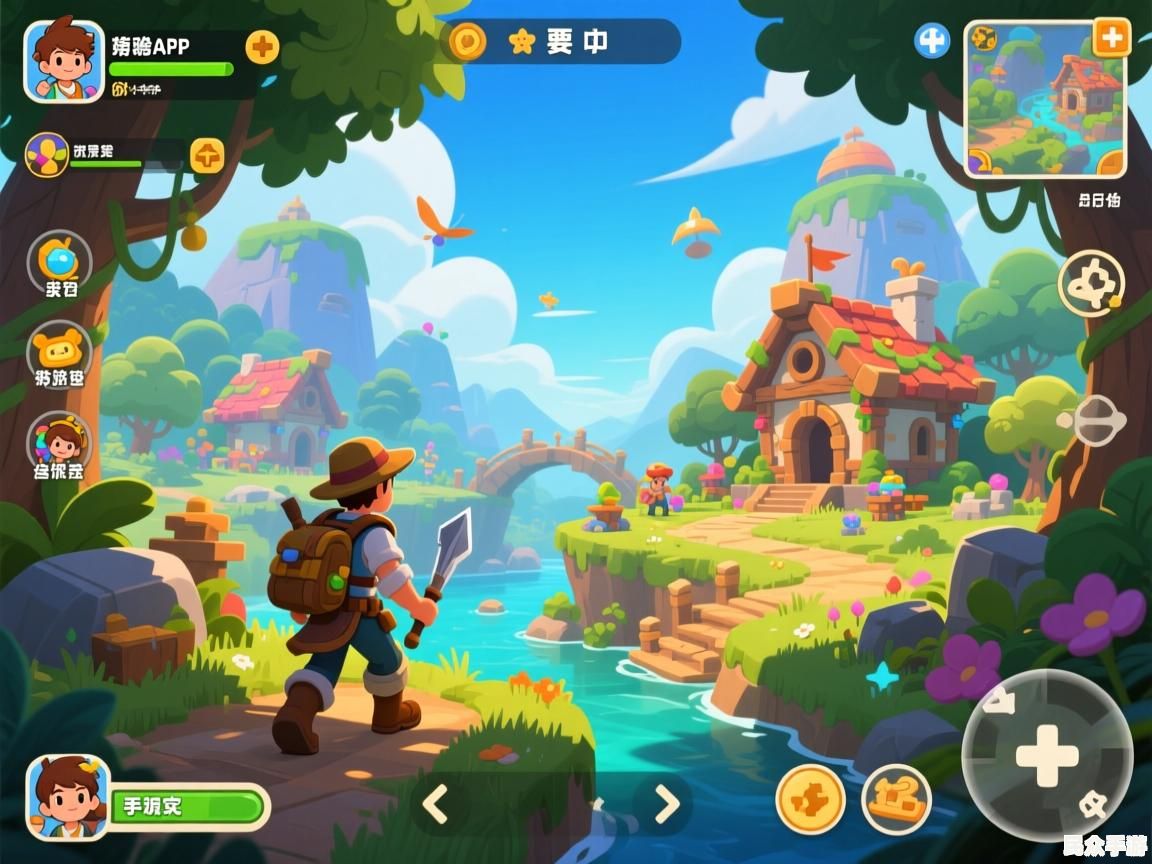The width and height of the screenshot is (1152, 864).
Task: Tap the orange plus on minimap corner
Action: coord(1110,38)
